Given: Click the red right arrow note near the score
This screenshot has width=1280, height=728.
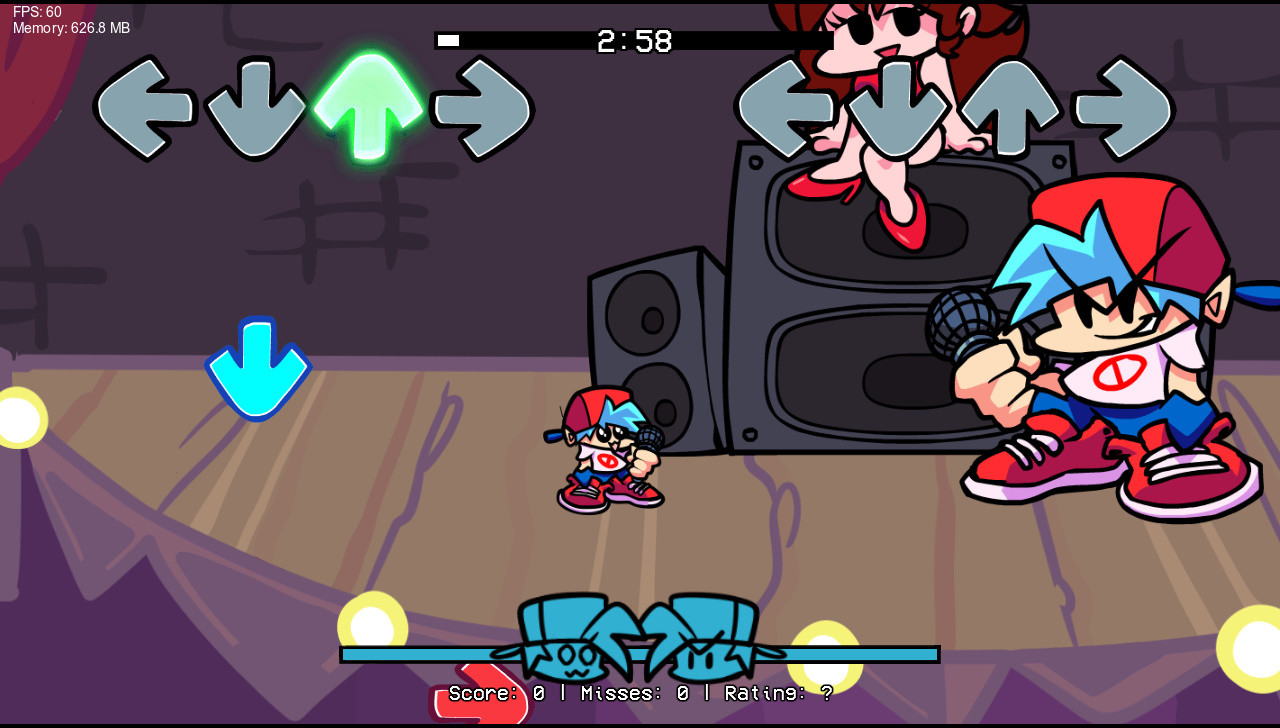Looking at the screenshot, I should (480, 695).
